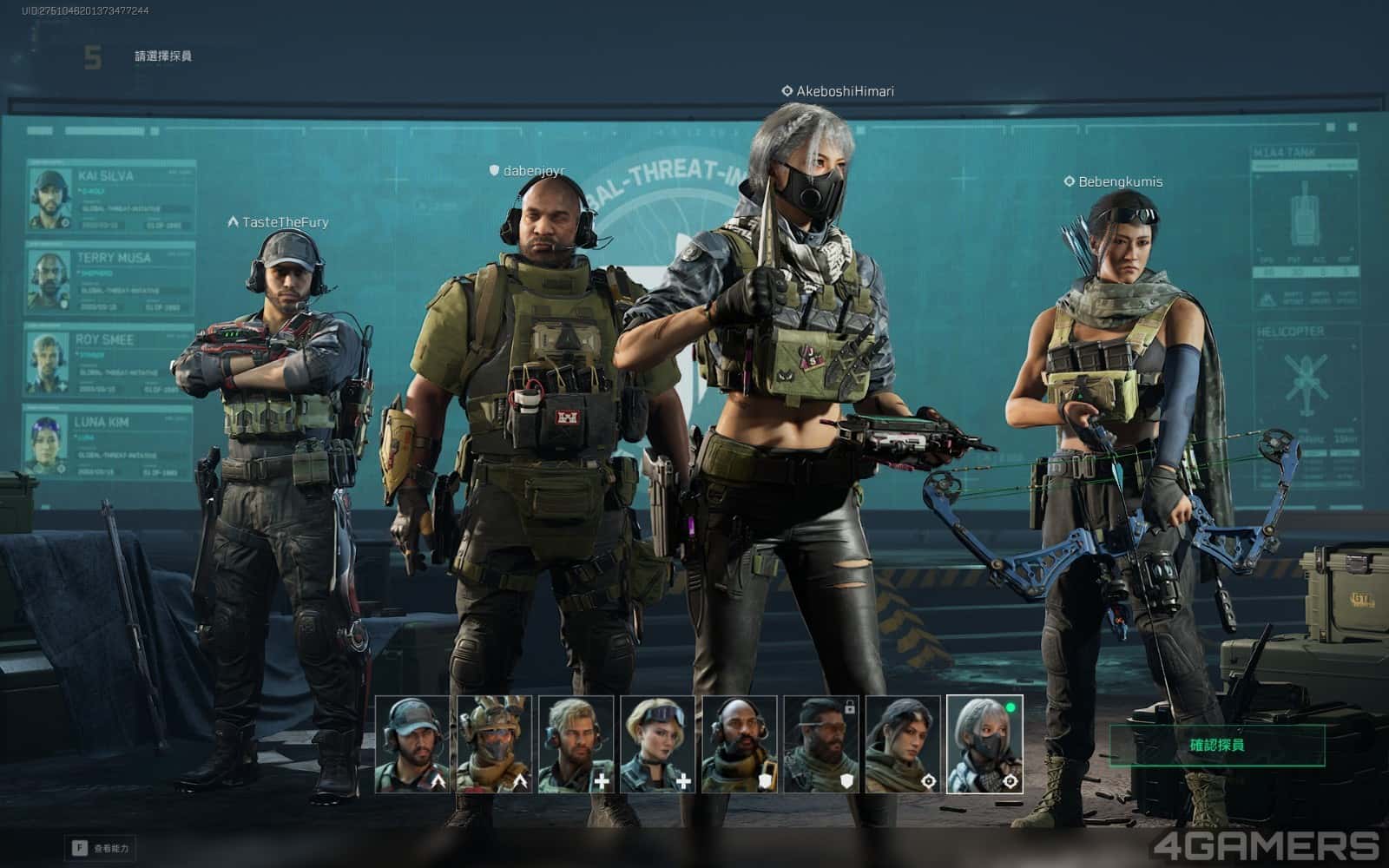Image resolution: width=1389 pixels, height=868 pixels.
Task: Select the dark-haired female recon operator
Action: pyautogui.click(x=903, y=745)
